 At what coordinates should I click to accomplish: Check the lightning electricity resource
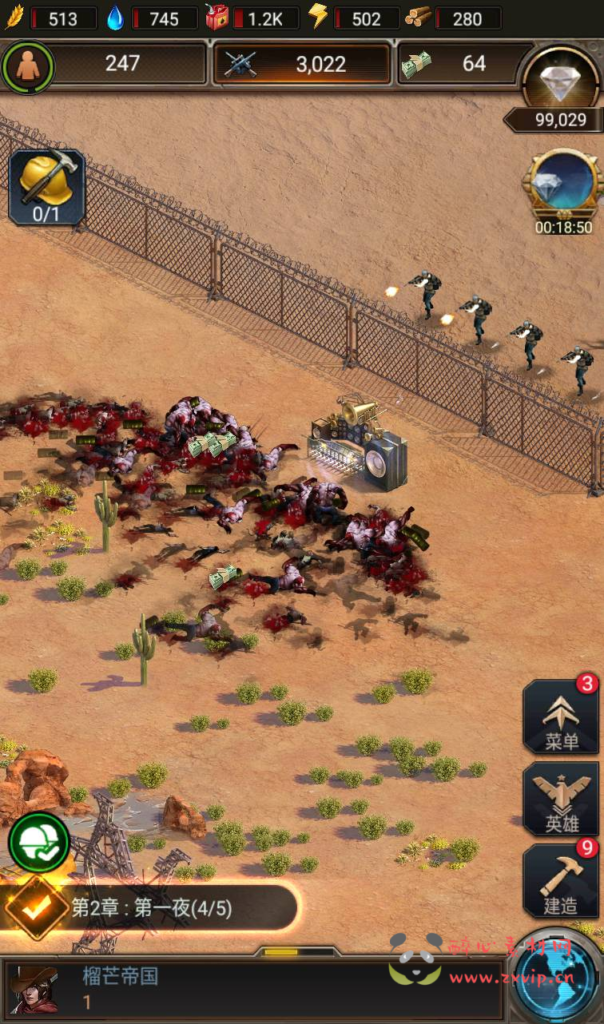[x=353, y=18]
